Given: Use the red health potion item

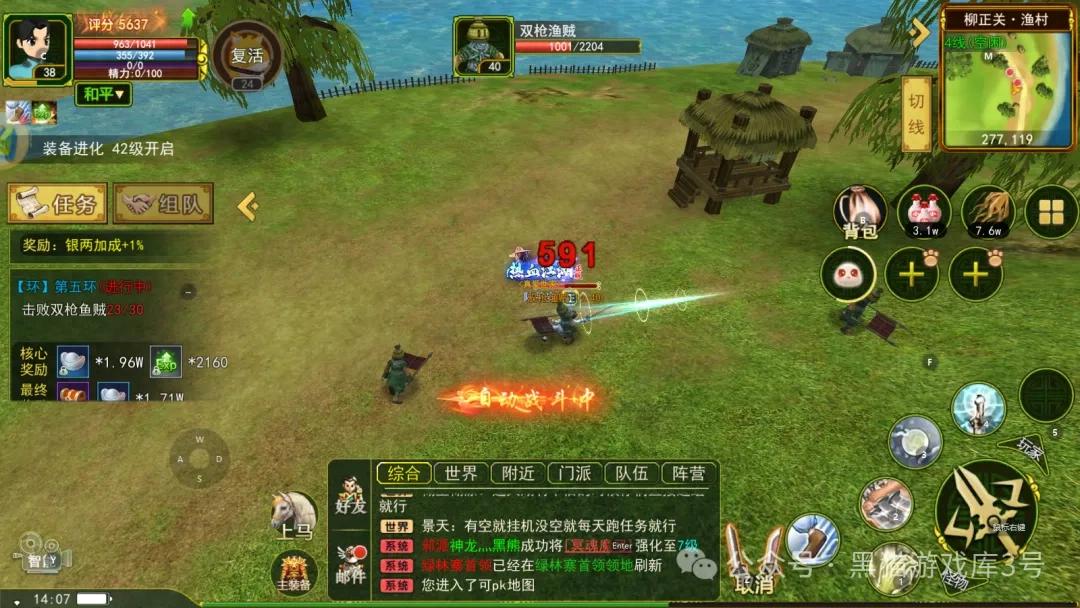Looking at the screenshot, I should [x=923, y=212].
